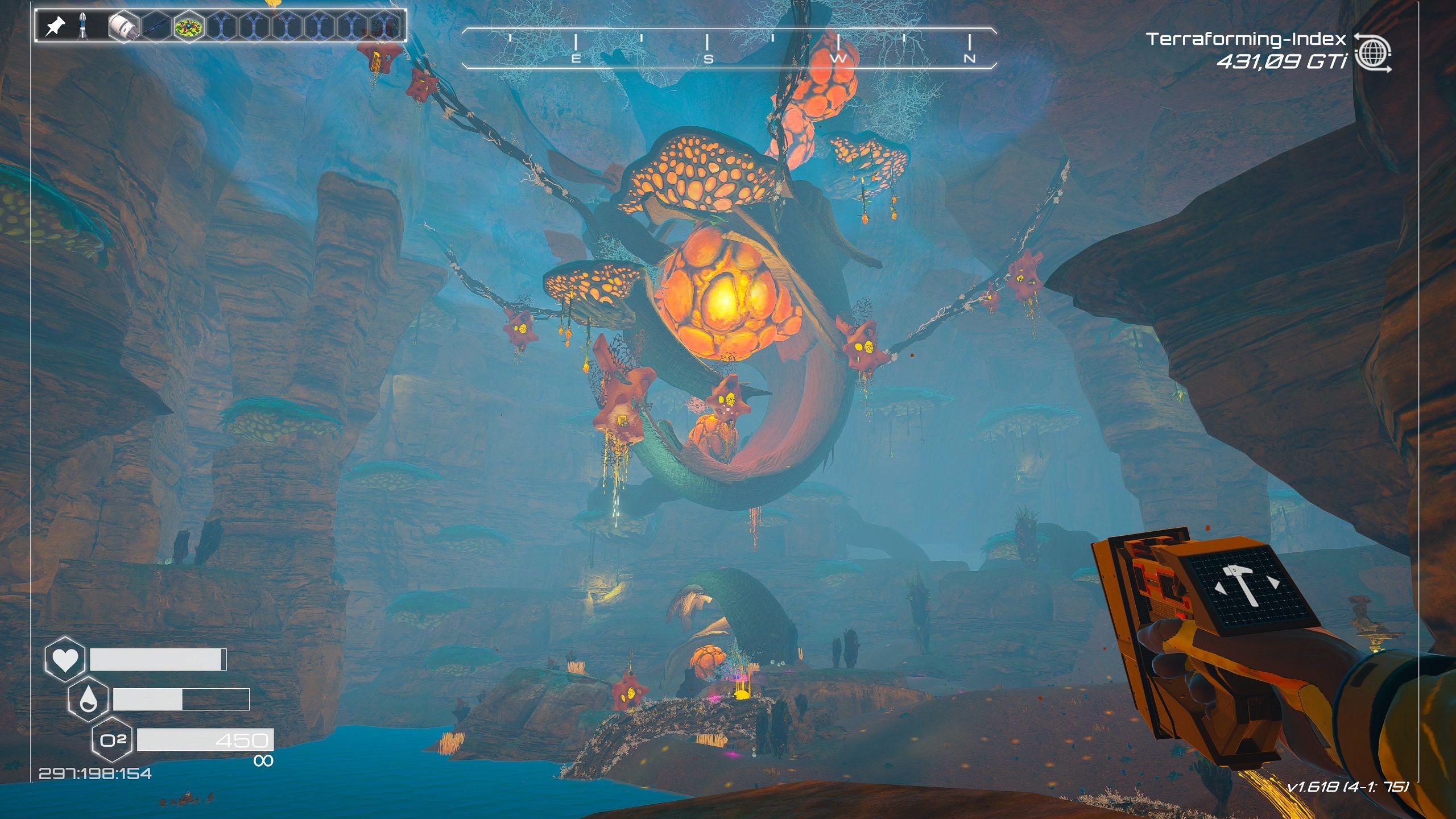The height and width of the screenshot is (819, 1456).
Task: Select the pinned rocket recipe icon
Action: point(82,26)
